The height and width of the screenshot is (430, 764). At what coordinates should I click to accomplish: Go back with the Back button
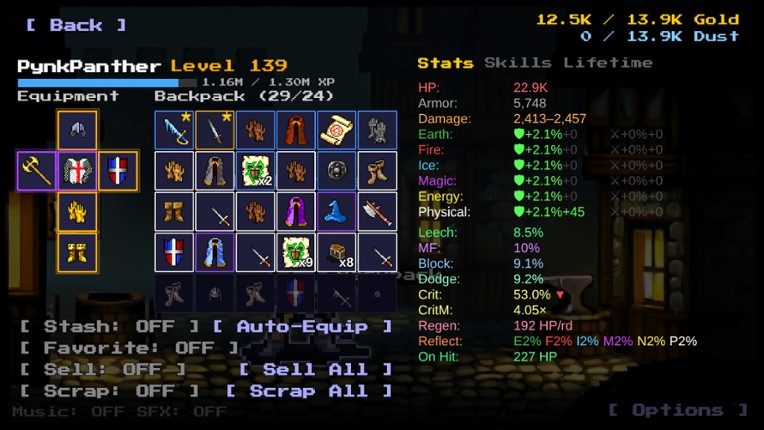(x=76, y=25)
